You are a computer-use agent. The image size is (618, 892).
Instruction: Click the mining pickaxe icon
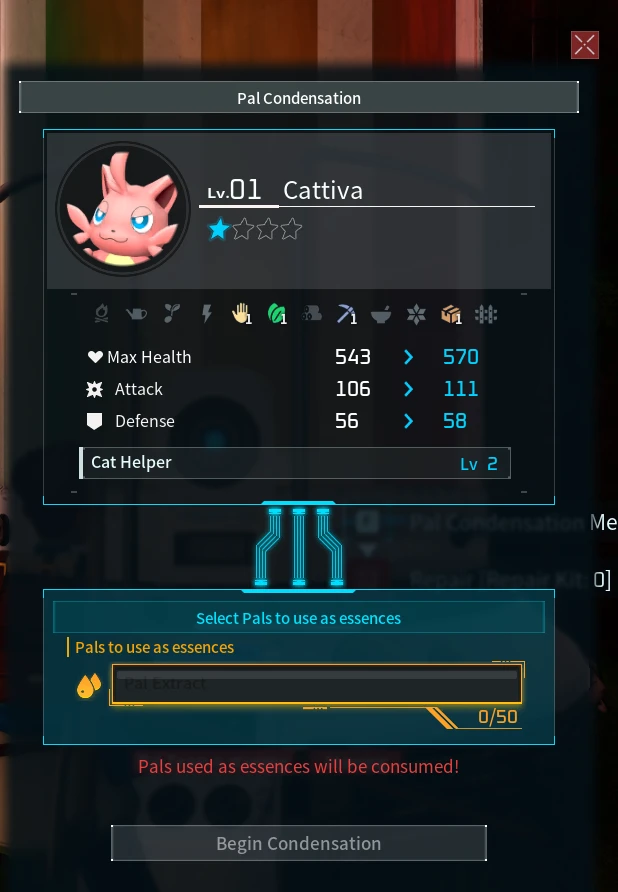click(x=345, y=314)
